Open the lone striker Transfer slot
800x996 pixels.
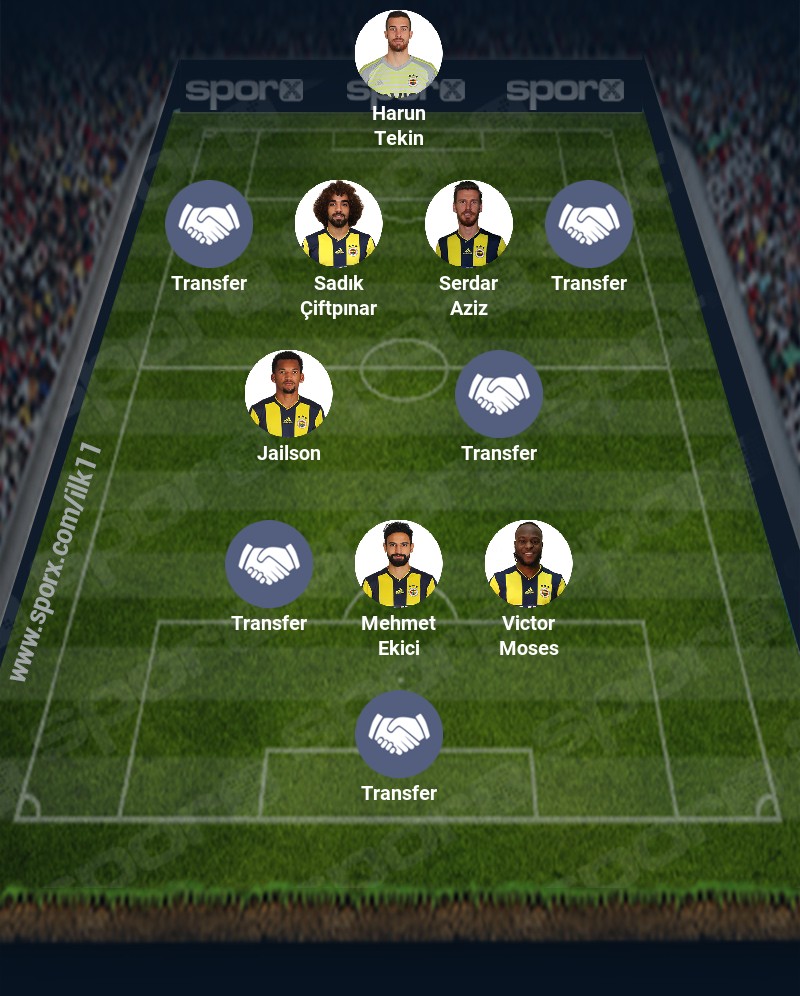[399, 734]
